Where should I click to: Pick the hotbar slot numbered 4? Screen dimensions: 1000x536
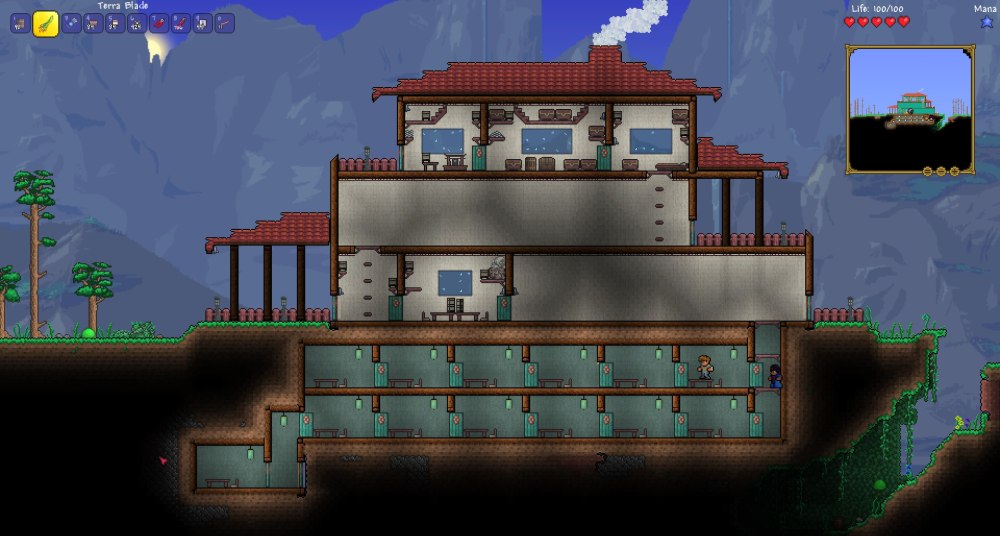click(94, 23)
